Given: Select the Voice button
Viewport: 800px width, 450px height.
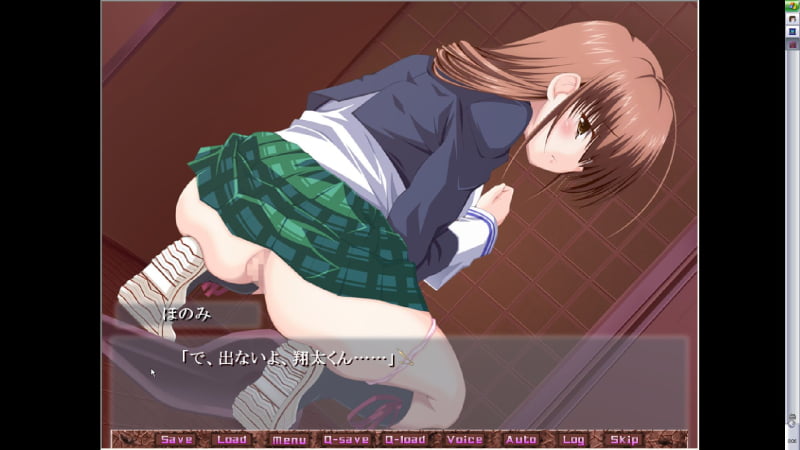Looking at the screenshot, I should click(464, 439).
